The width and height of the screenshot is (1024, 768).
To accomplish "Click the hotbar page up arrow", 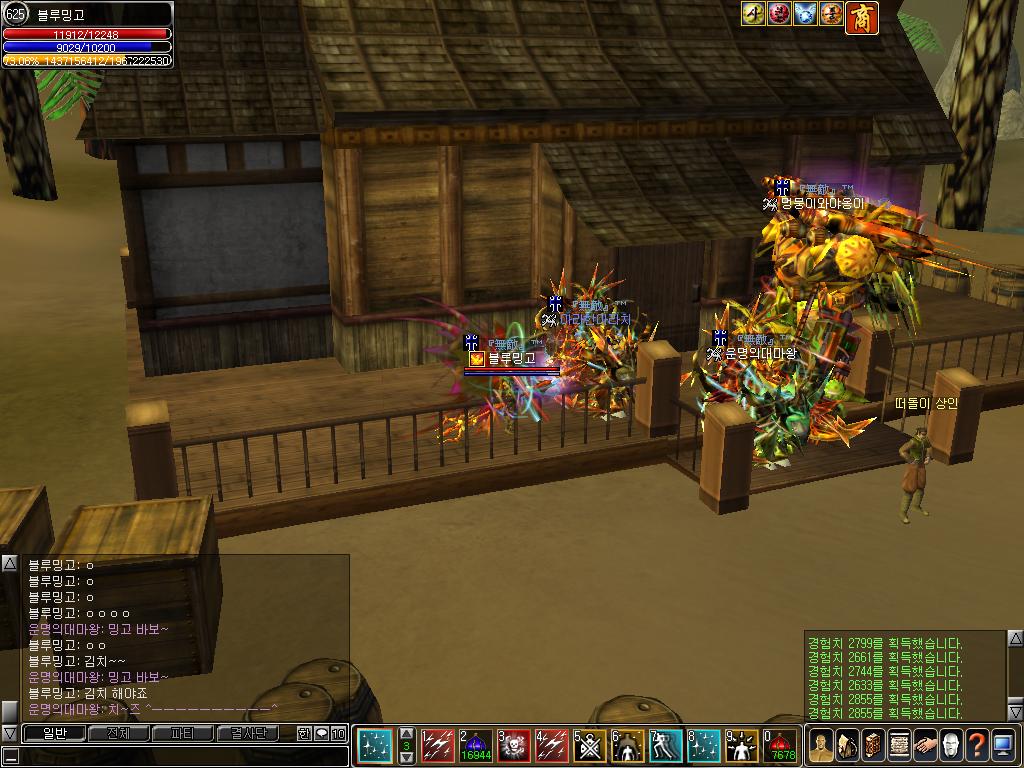I will [407, 733].
